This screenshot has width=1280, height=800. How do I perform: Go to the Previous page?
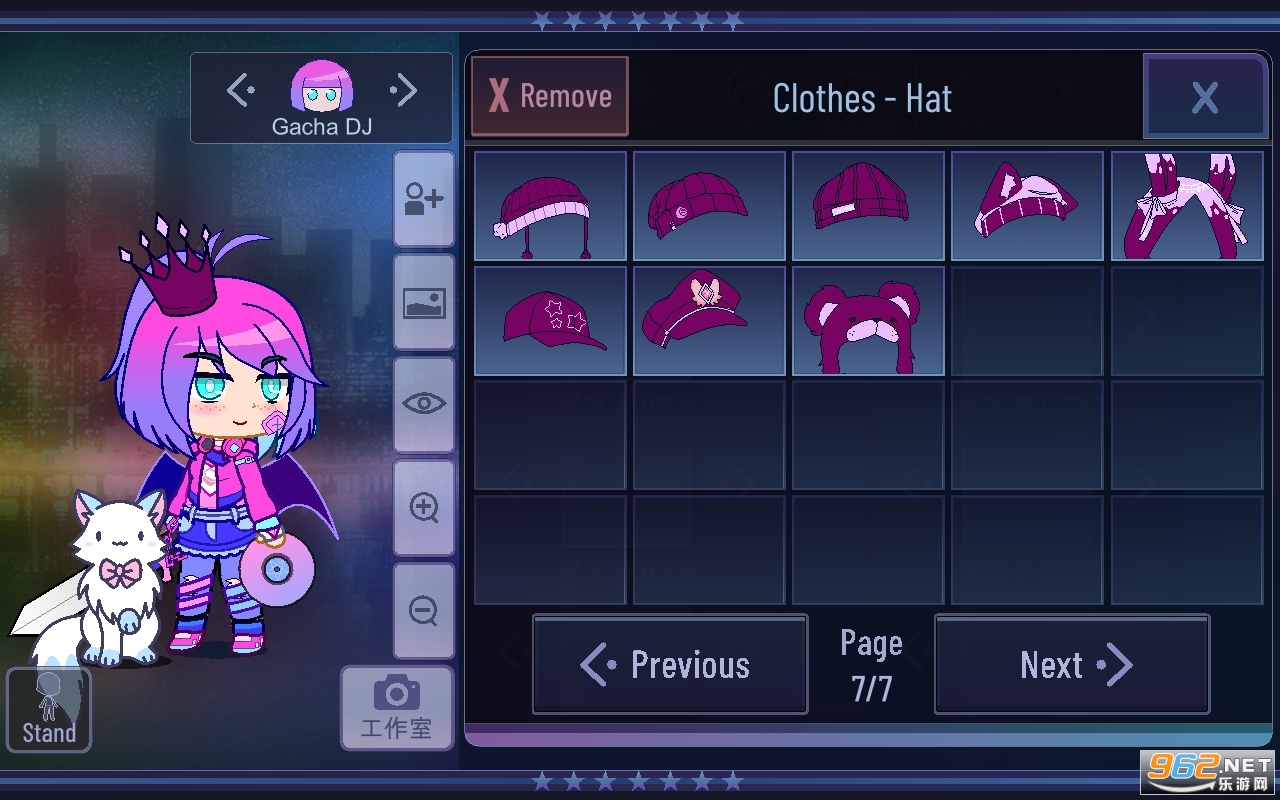point(670,665)
